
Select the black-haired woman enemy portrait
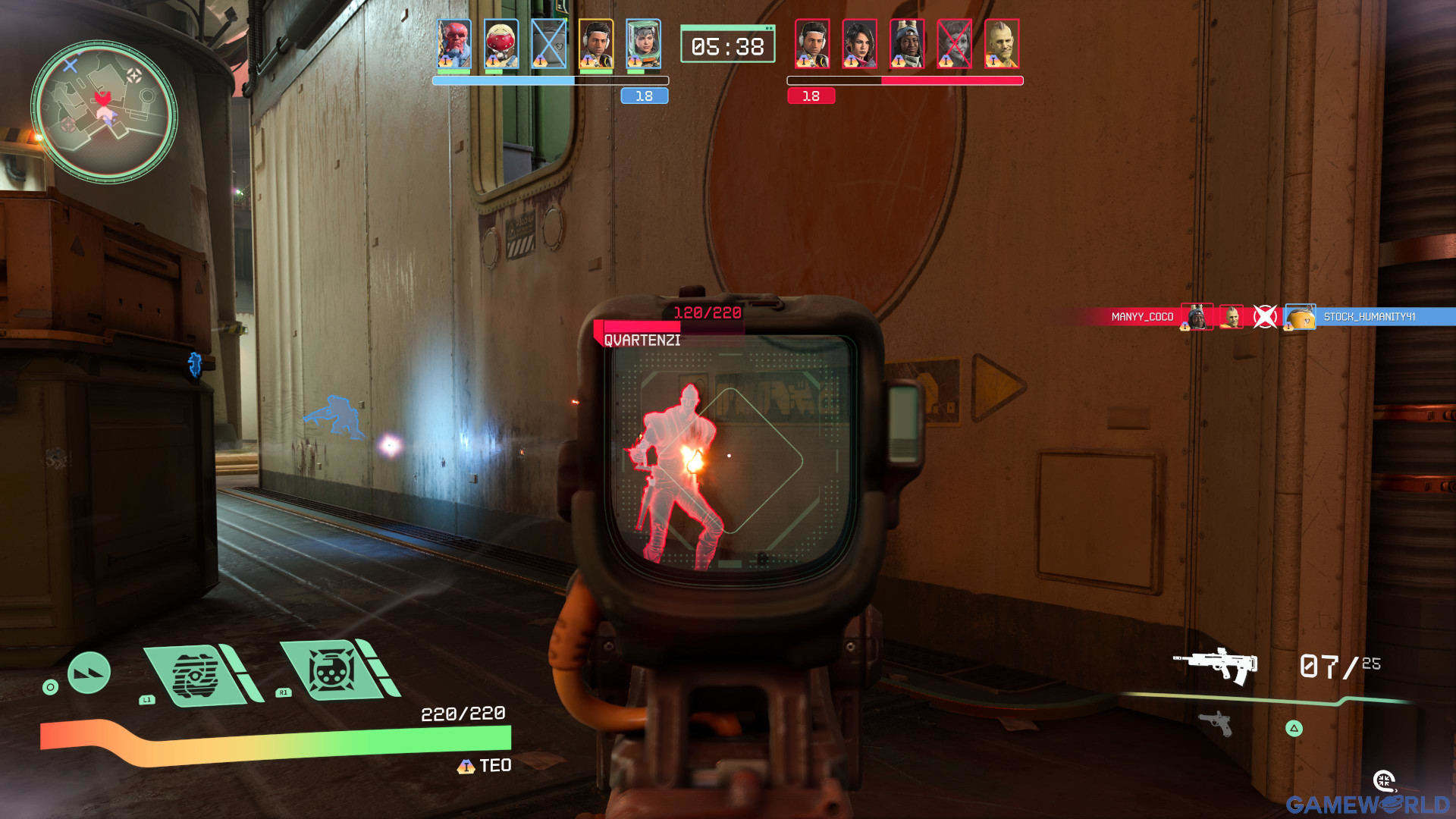coord(859,44)
